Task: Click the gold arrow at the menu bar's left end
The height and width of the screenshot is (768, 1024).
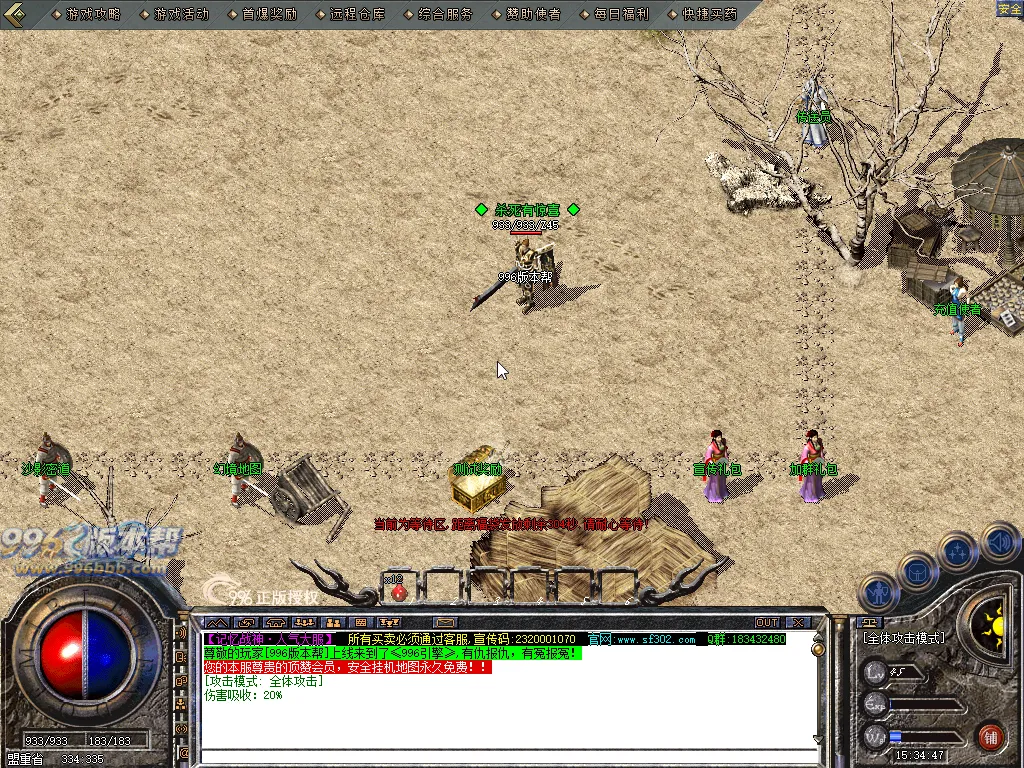Action: pos(14,13)
